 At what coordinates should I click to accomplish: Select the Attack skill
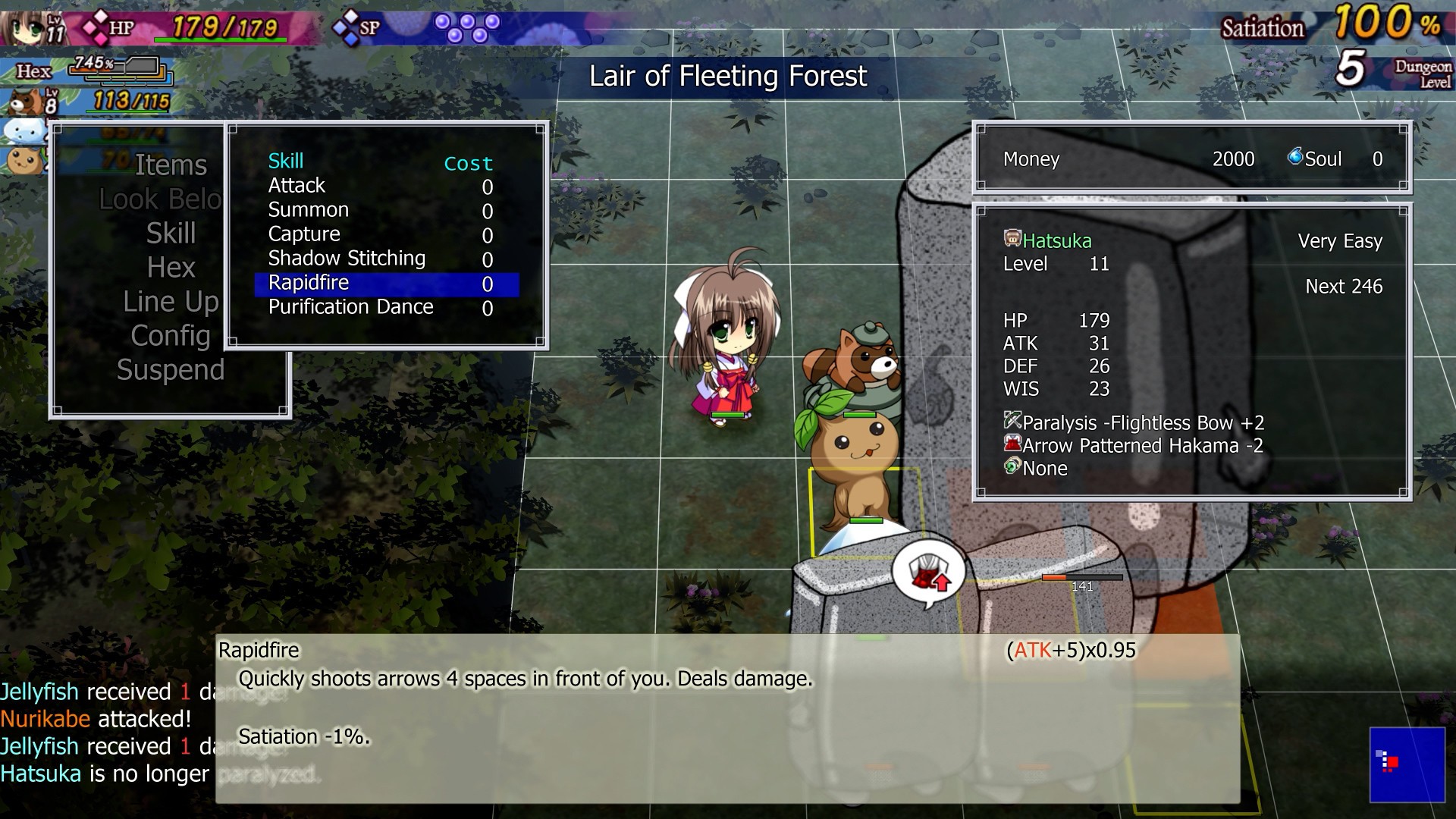pyautogui.click(x=297, y=186)
